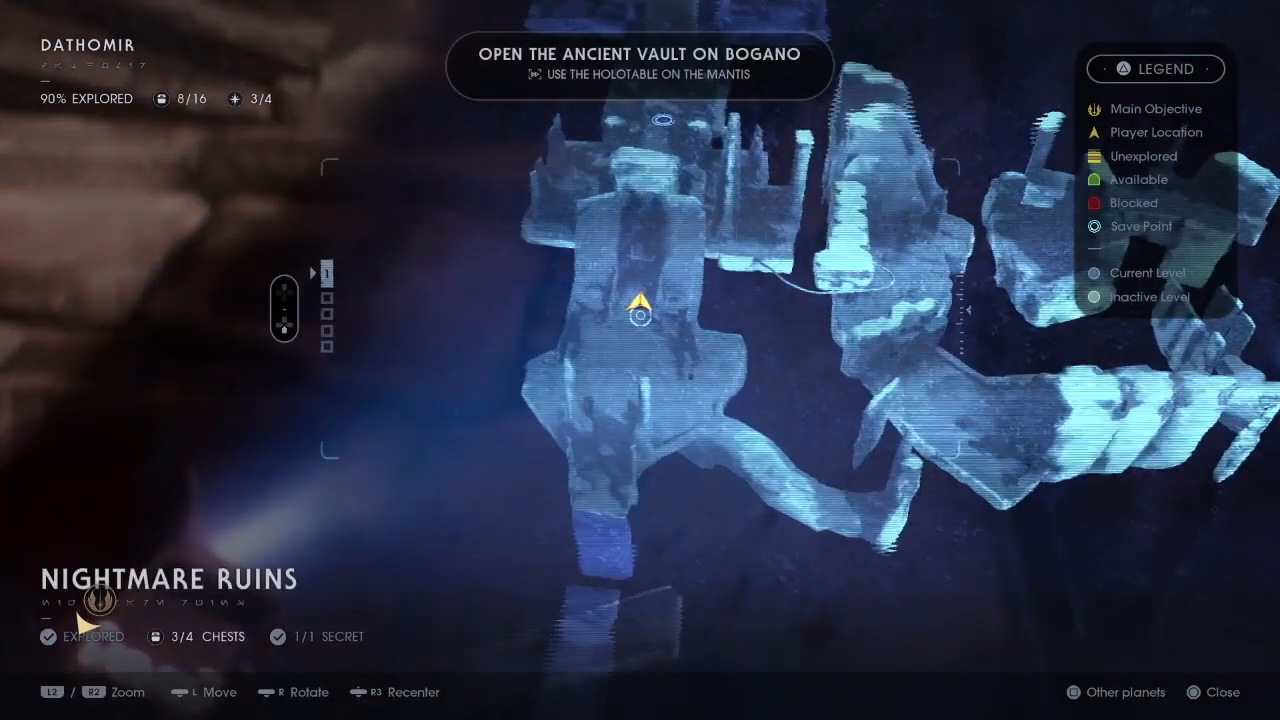
Task: Click the 90% Explored progress indicator
Action: tap(86, 99)
